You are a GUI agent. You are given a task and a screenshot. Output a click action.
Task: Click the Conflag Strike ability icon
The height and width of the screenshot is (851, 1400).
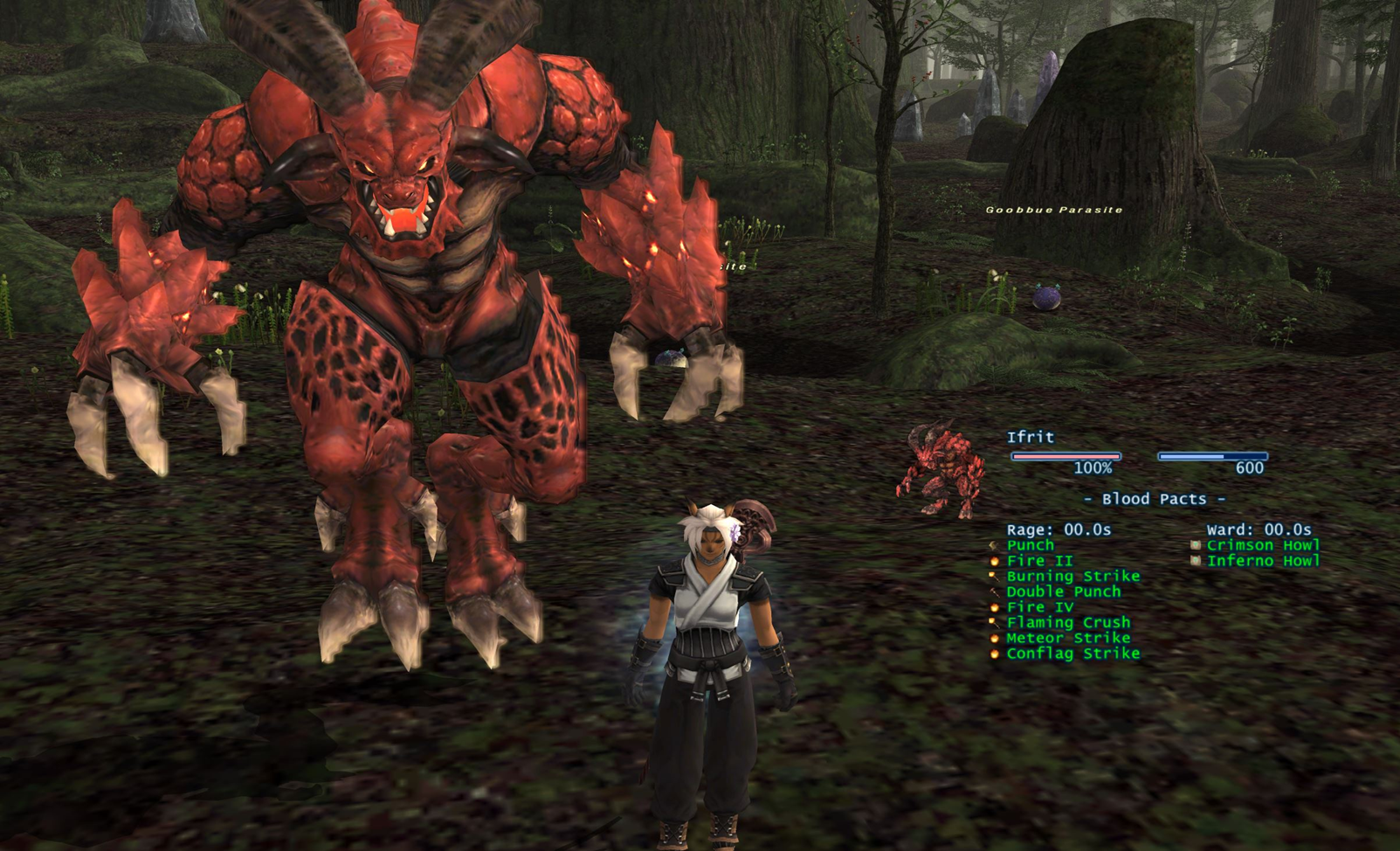[993, 654]
